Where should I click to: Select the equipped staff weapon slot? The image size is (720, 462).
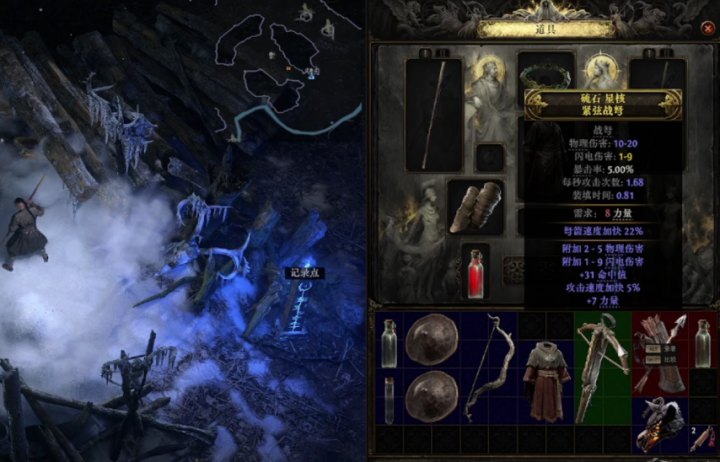[433, 115]
